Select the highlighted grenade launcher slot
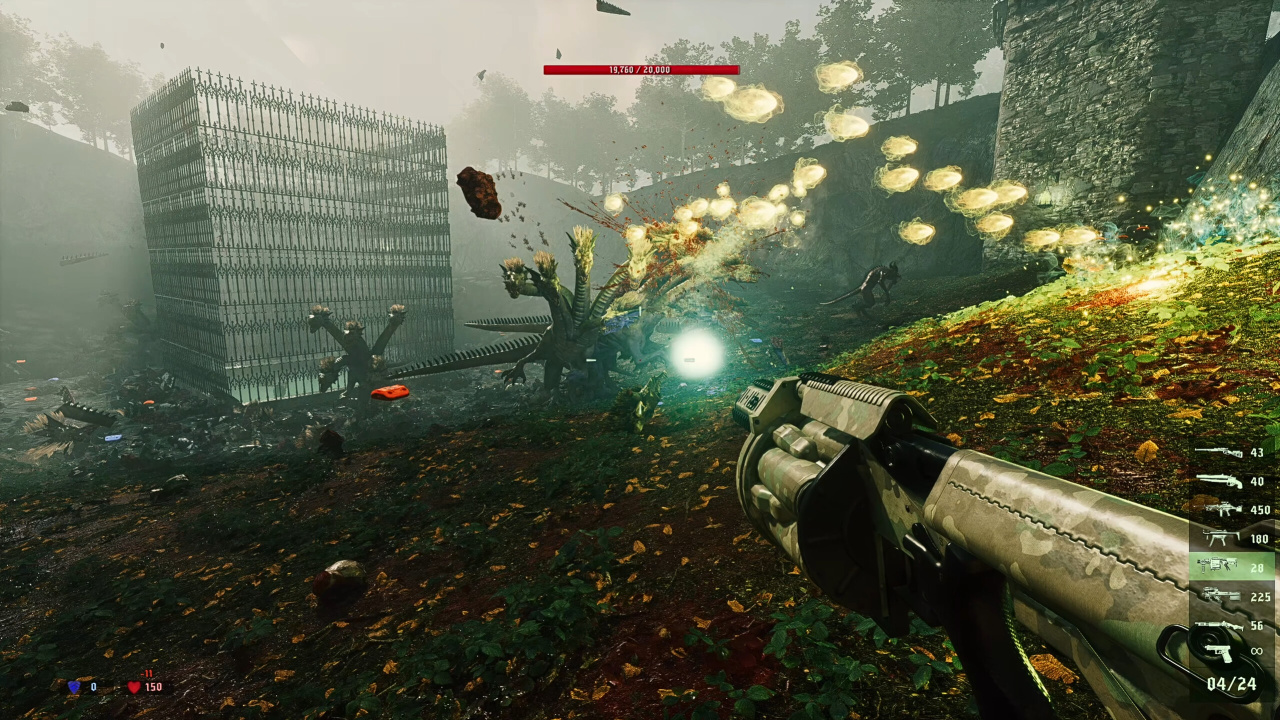Screen dimensions: 1280x720 click(x=1219, y=567)
